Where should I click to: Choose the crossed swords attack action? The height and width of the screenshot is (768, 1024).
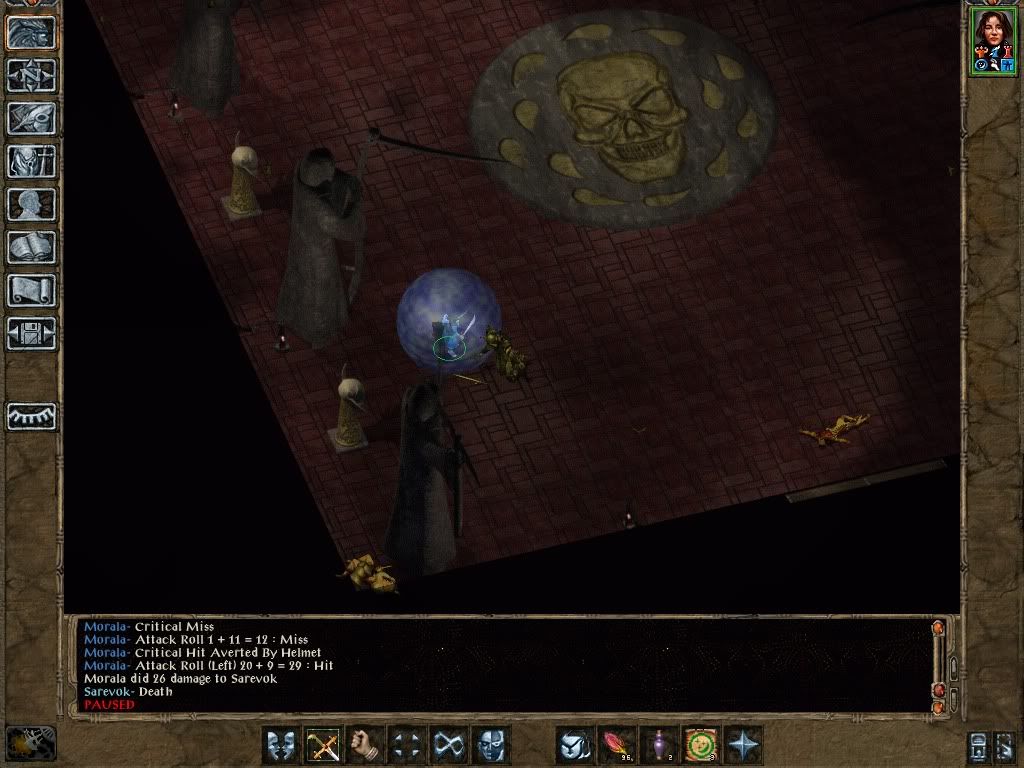click(x=324, y=745)
